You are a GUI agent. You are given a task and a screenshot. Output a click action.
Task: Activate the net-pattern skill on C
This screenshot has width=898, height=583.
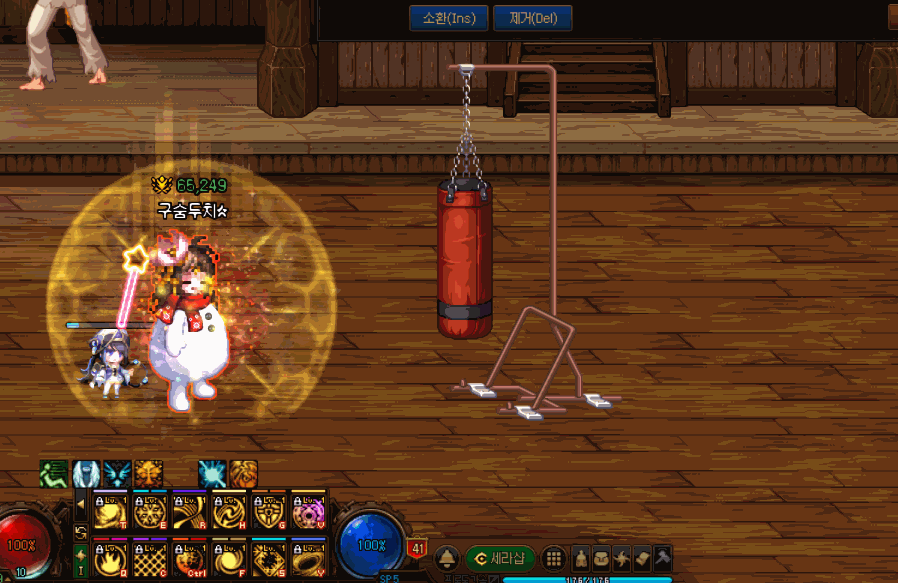coord(149,557)
